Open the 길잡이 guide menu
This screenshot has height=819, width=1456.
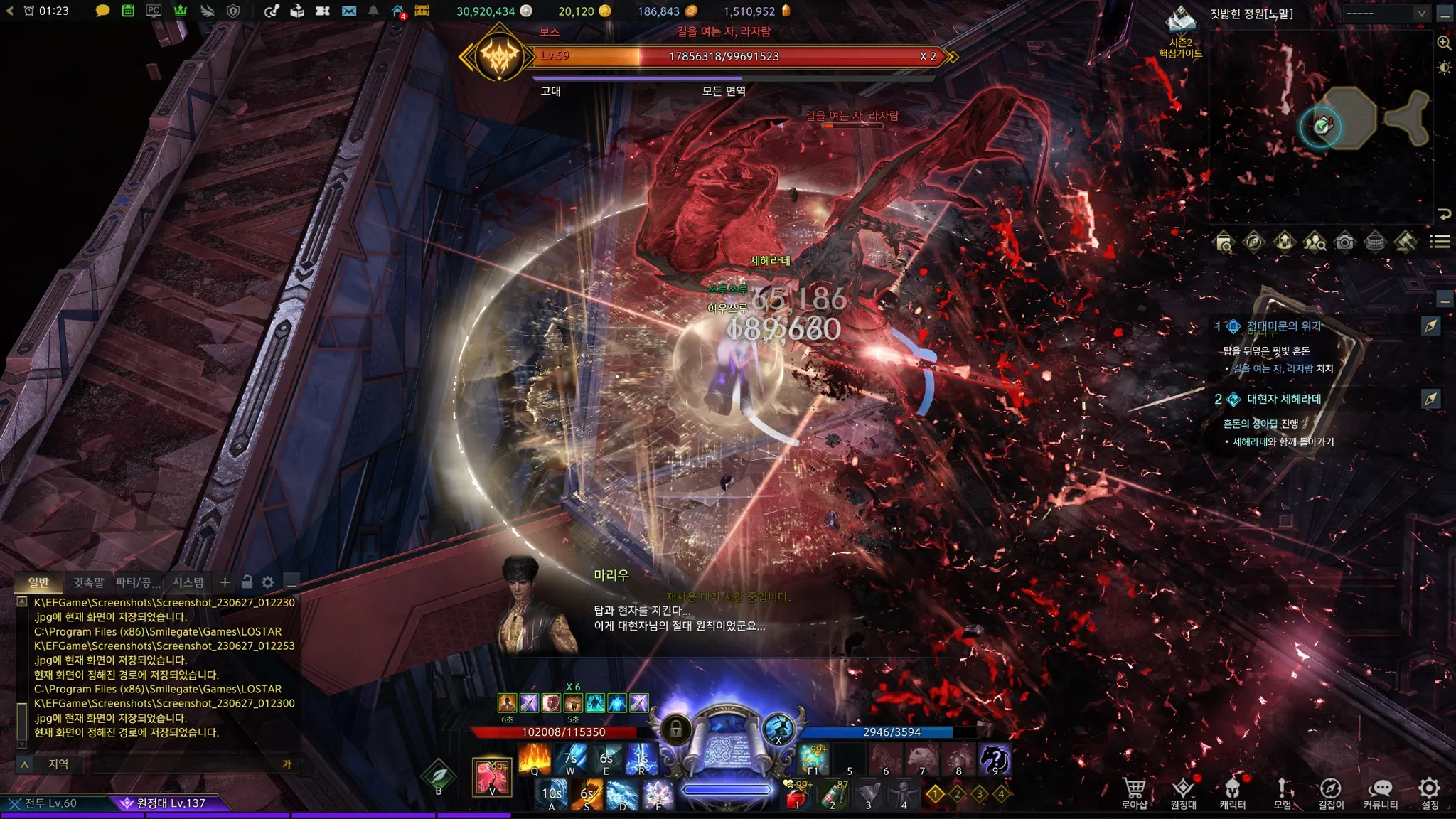point(1330,792)
